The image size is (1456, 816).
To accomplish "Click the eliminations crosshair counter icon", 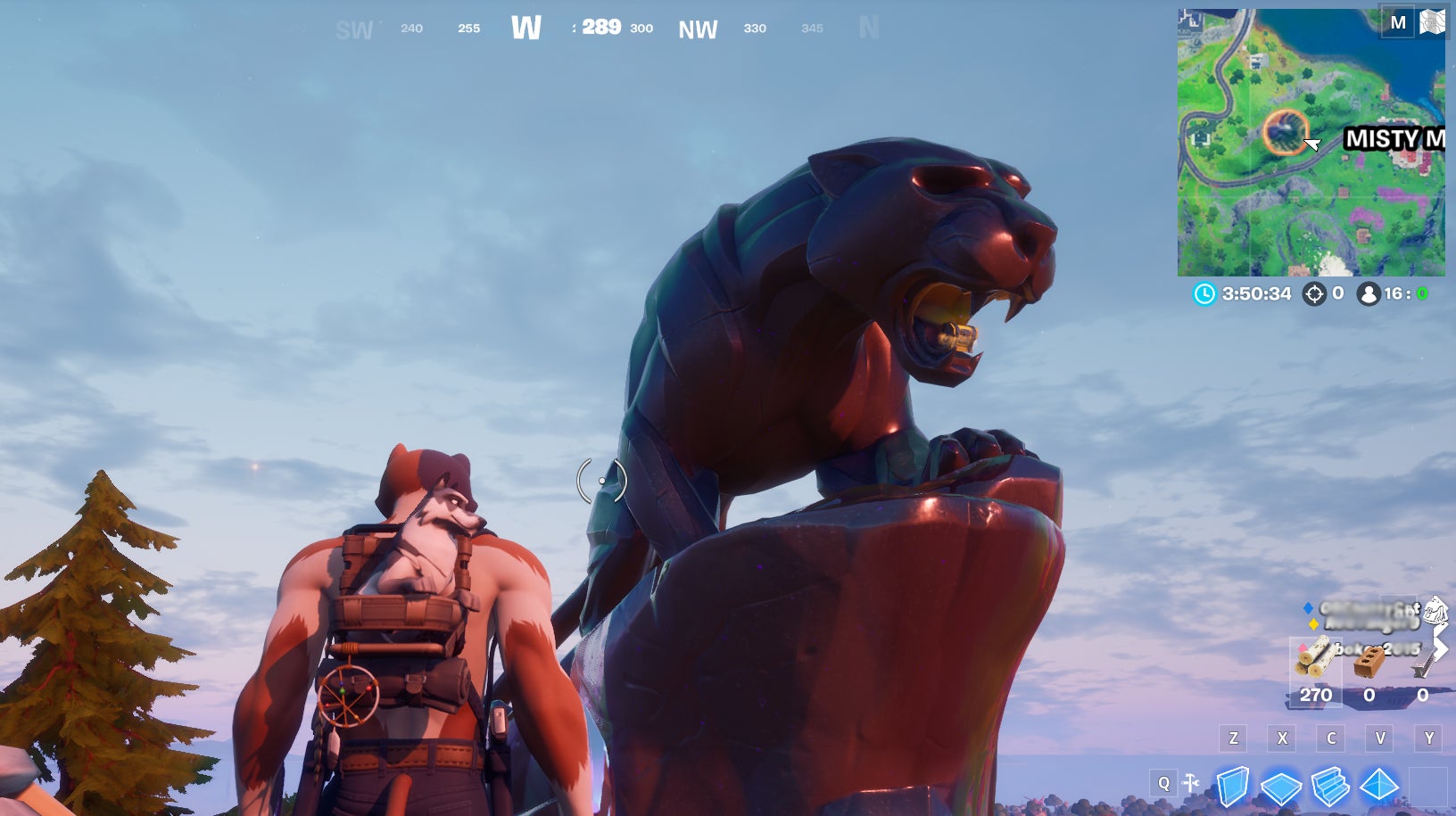I will coord(1315,293).
